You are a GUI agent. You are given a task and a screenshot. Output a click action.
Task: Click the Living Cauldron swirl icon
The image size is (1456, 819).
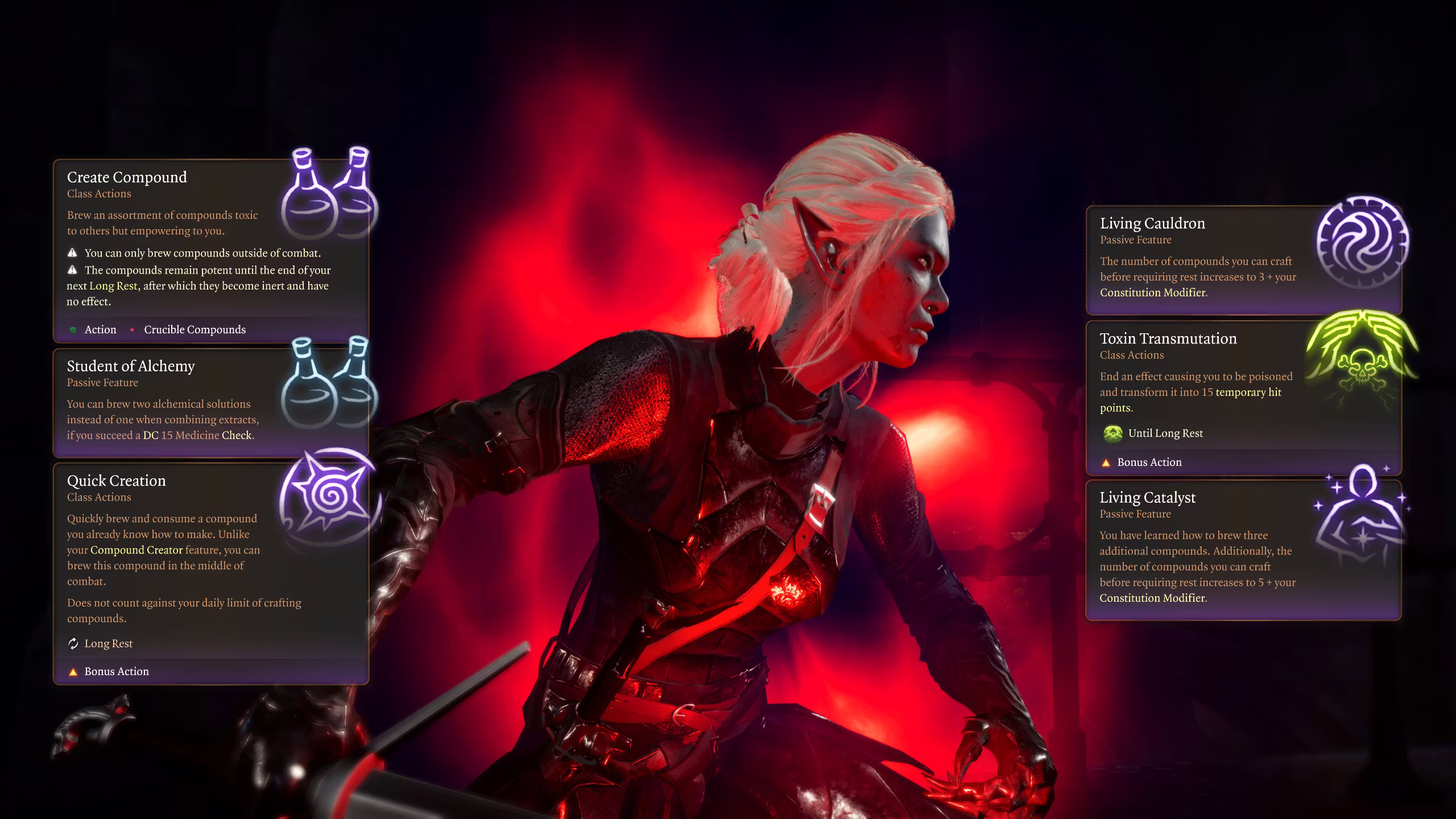[1363, 241]
